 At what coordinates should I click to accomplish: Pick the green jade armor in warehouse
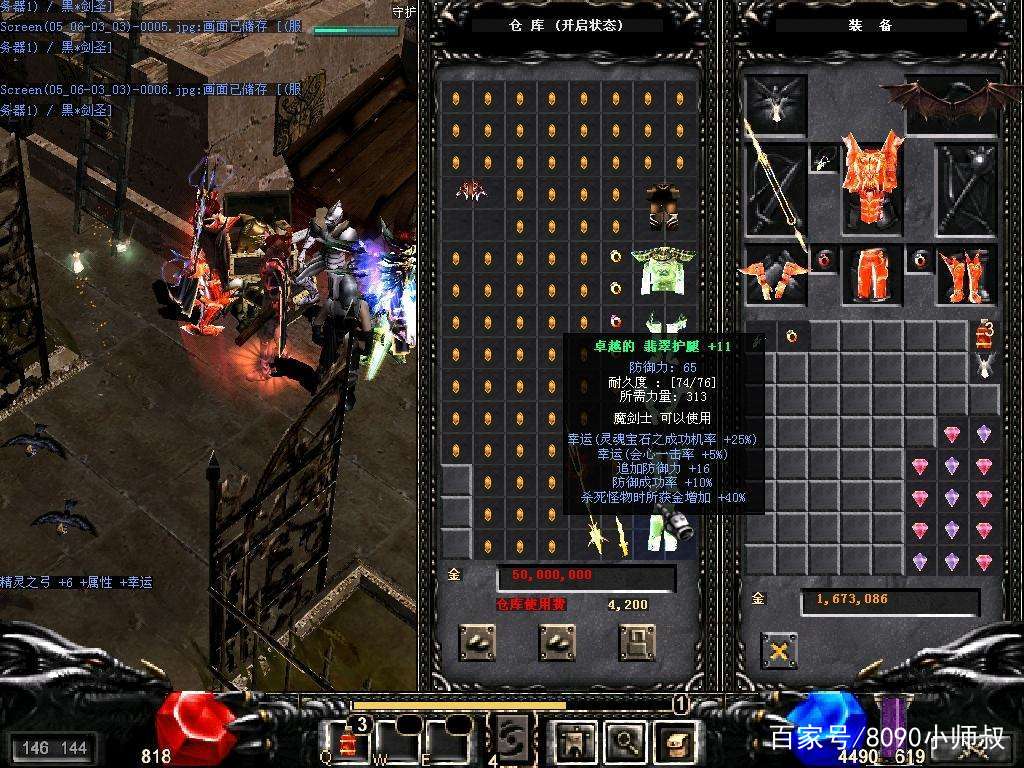tap(663, 272)
